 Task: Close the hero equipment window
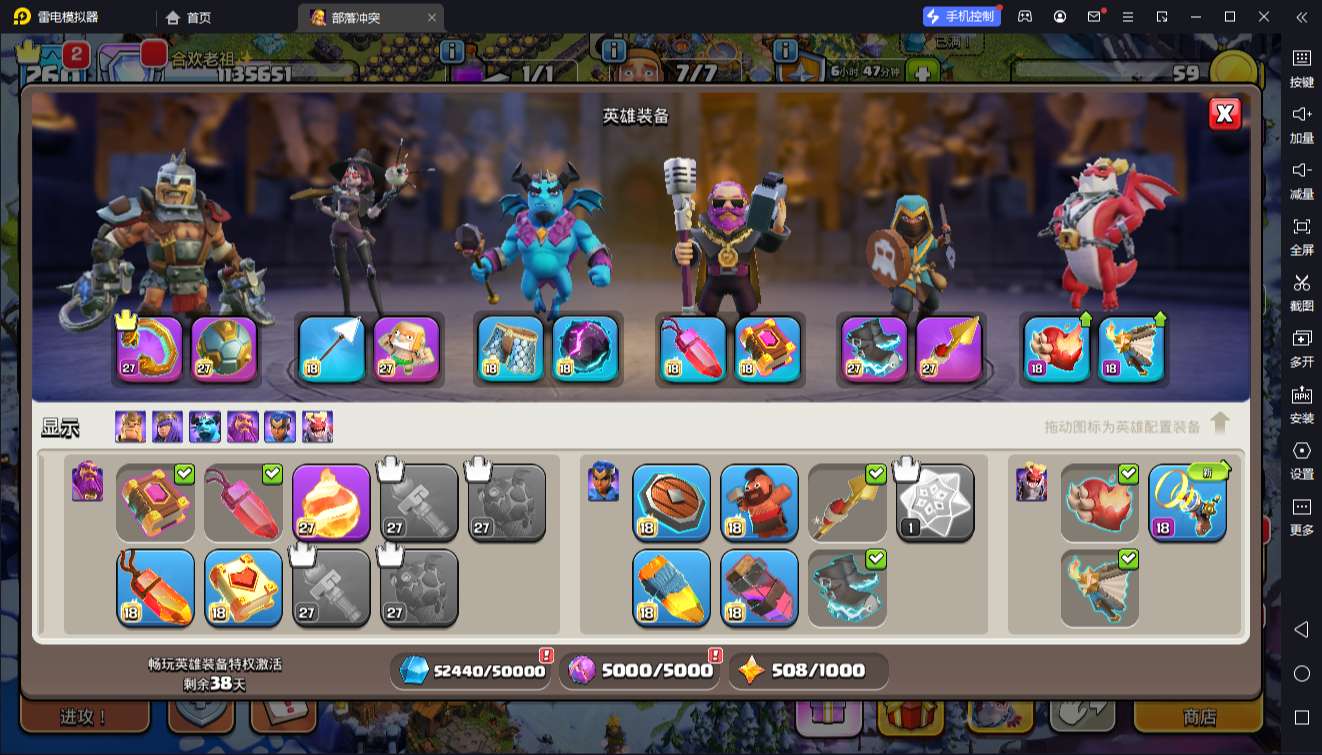click(x=1224, y=114)
